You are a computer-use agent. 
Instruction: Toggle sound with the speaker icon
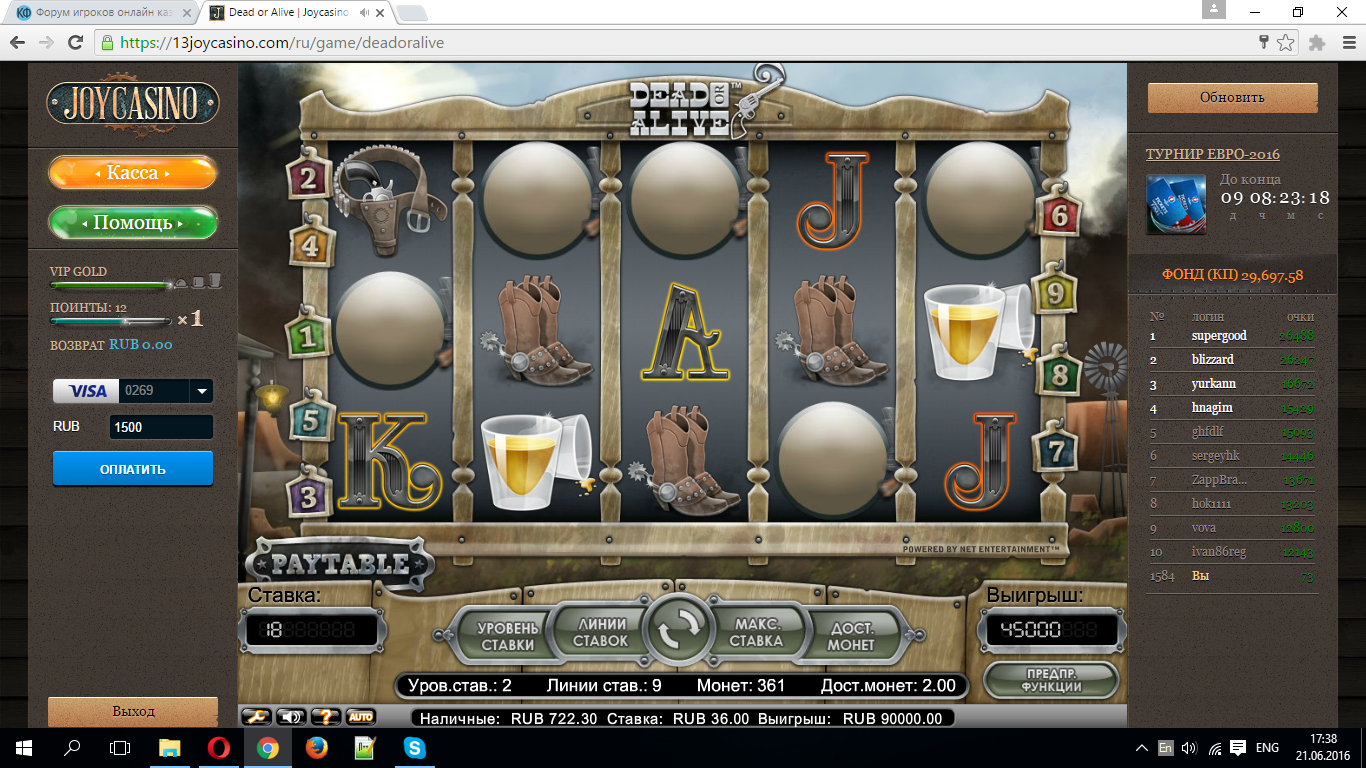pyautogui.click(x=291, y=716)
